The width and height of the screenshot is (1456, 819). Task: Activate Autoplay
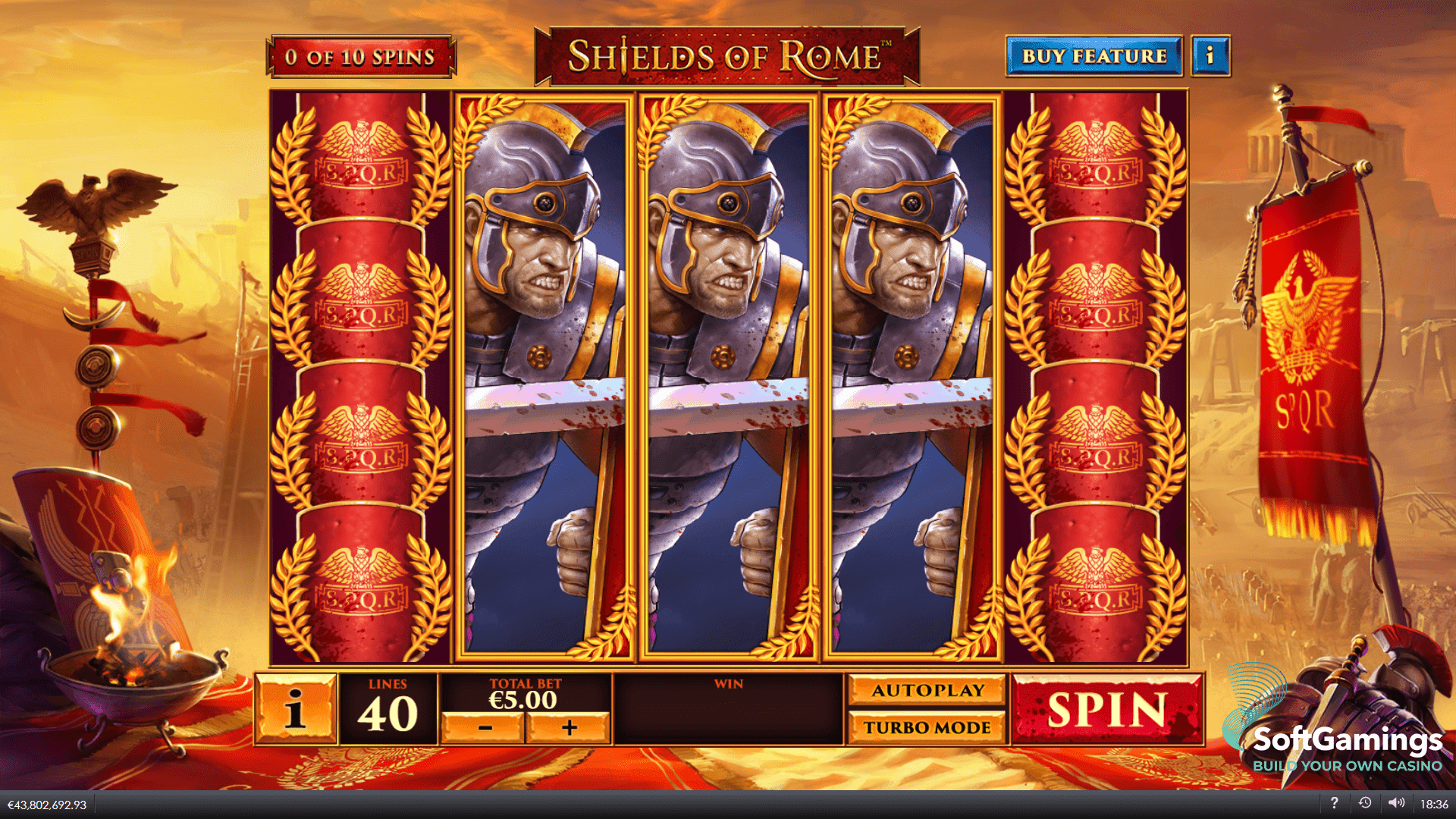(x=927, y=690)
